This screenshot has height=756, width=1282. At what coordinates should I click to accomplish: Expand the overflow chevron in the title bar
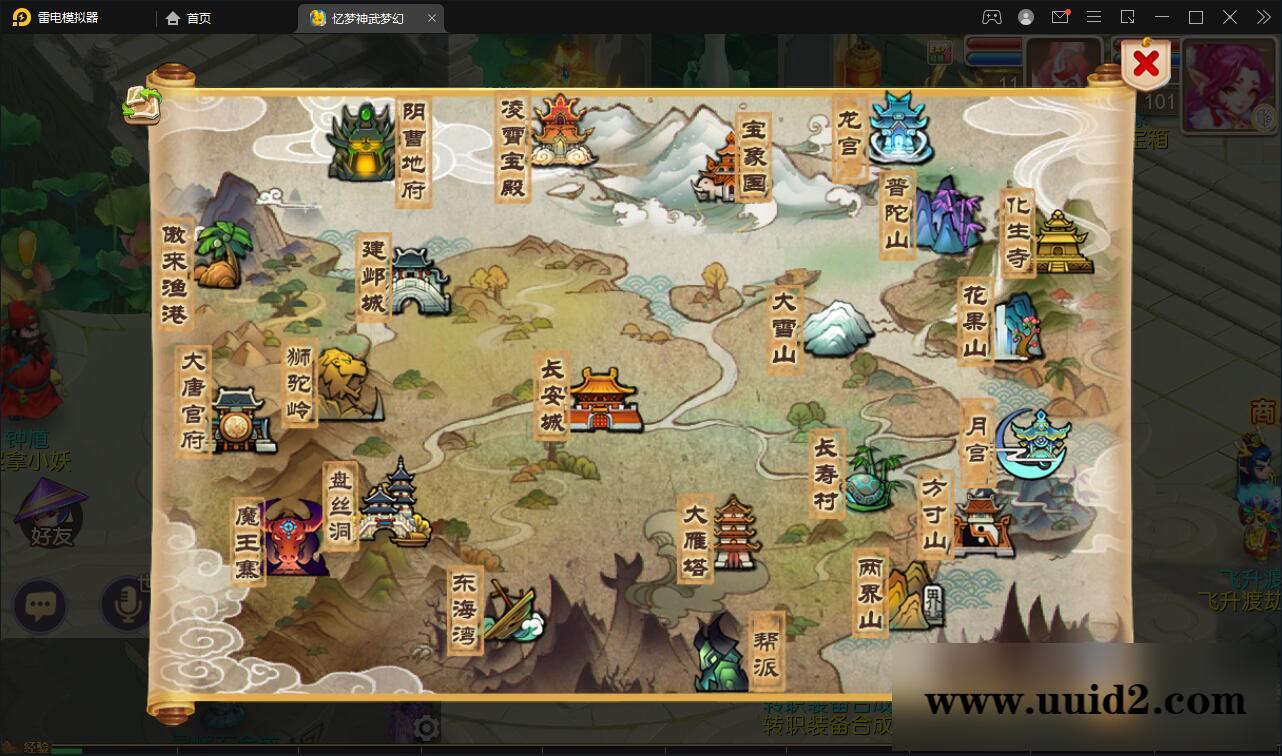[1262, 17]
